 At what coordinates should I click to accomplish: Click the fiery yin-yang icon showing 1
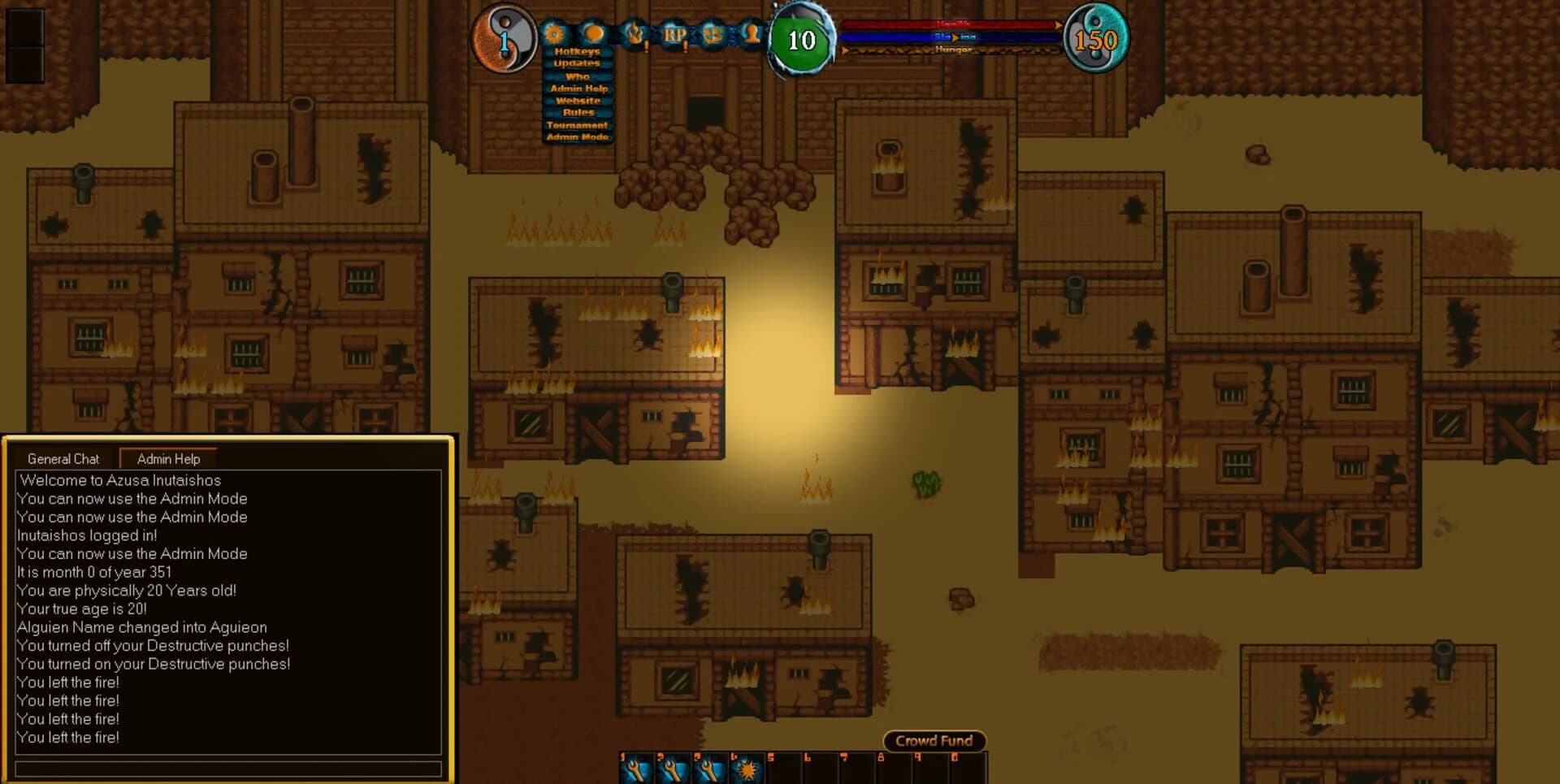point(505,36)
